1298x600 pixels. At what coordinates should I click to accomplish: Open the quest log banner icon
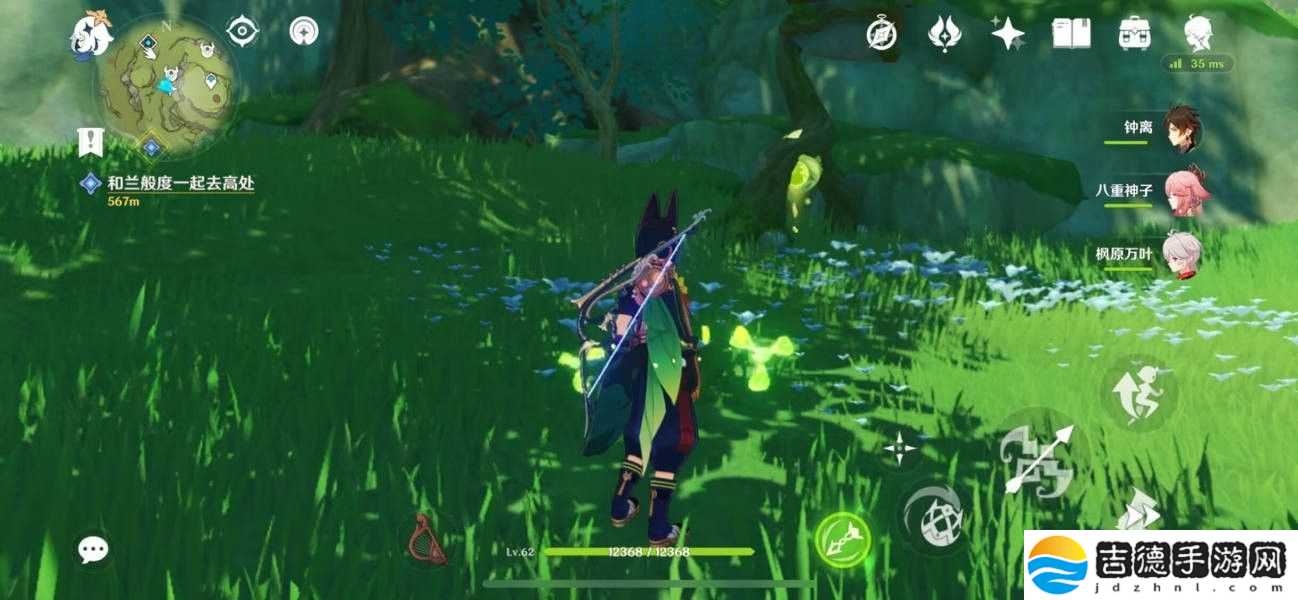pos(91,143)
